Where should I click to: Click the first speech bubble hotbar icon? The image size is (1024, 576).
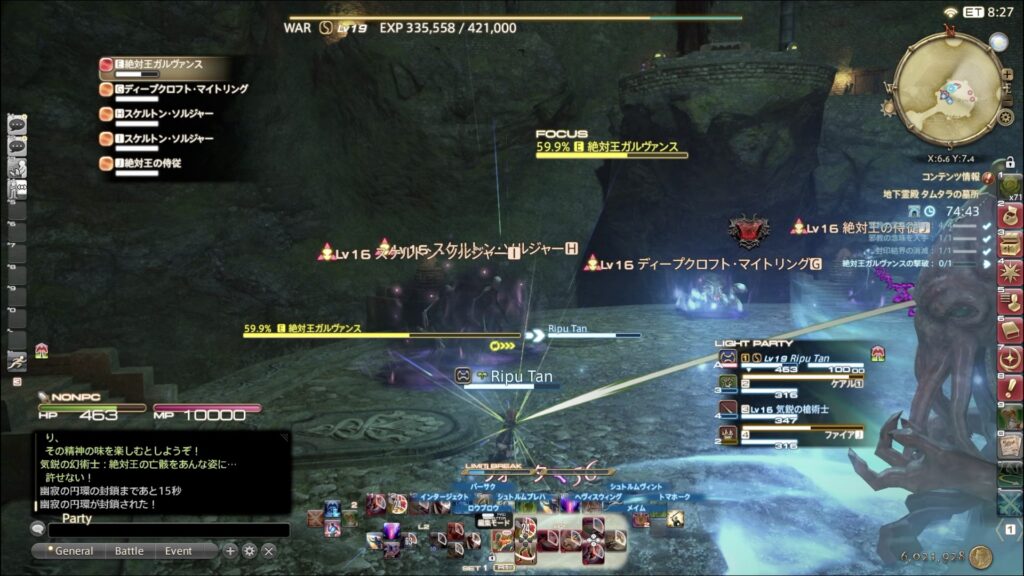pos(16,124)
